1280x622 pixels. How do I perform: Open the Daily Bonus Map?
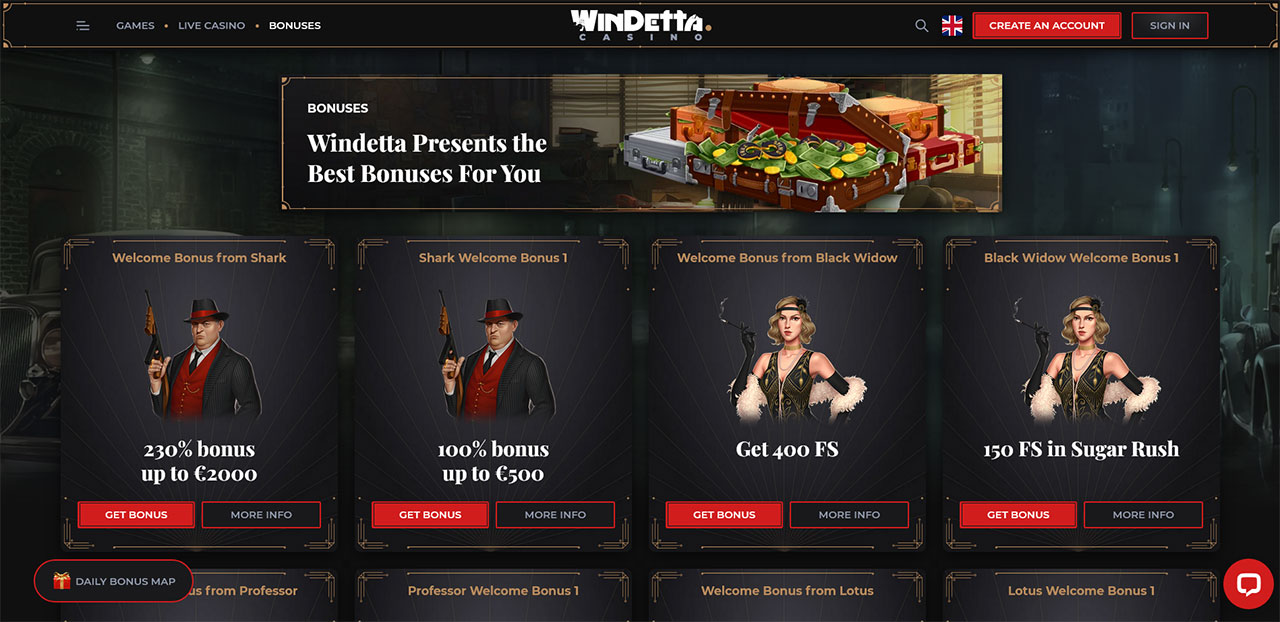click(x=114, y=581)
